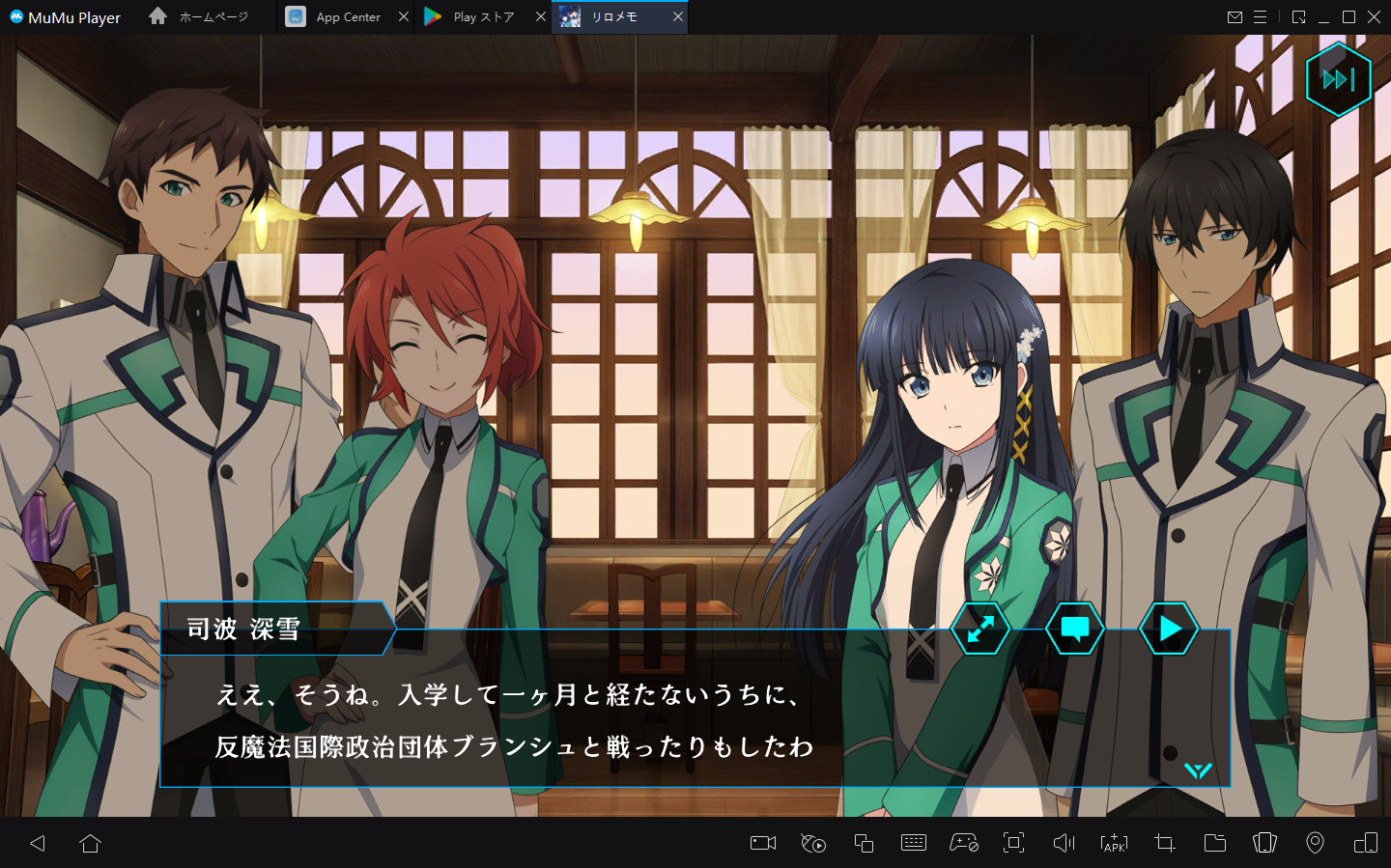Open the dialogue log speech bubble icon
The height and width of the screenshot is (868, 1391).
coord(1074,629)
